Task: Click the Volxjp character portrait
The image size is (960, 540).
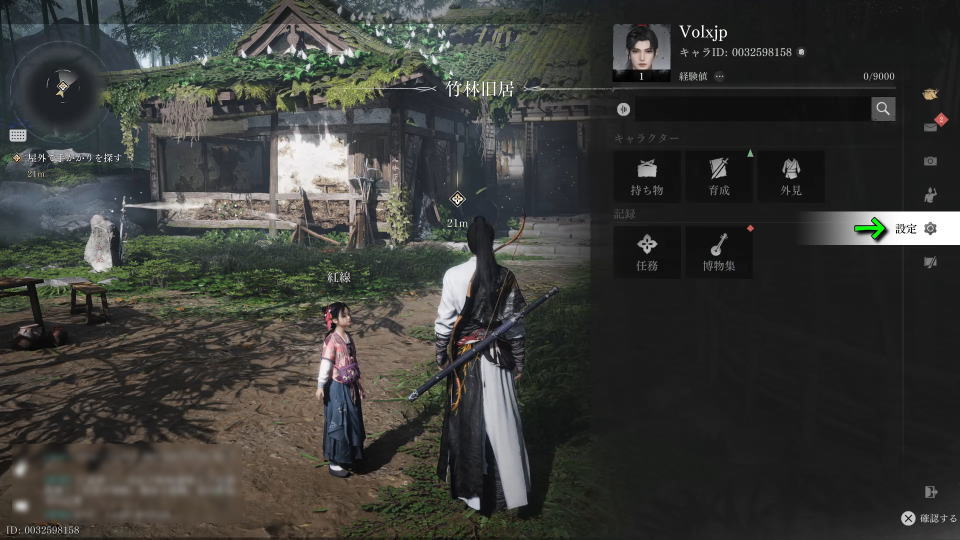Action: coord(641,53)
